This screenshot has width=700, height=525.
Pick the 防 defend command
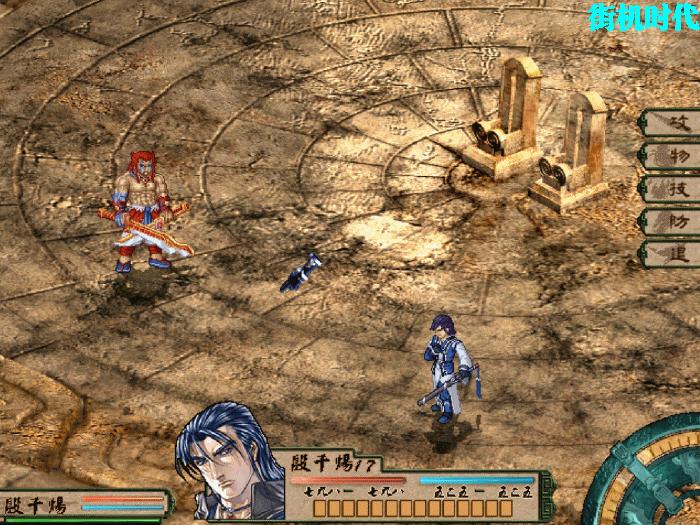point(668,220)
